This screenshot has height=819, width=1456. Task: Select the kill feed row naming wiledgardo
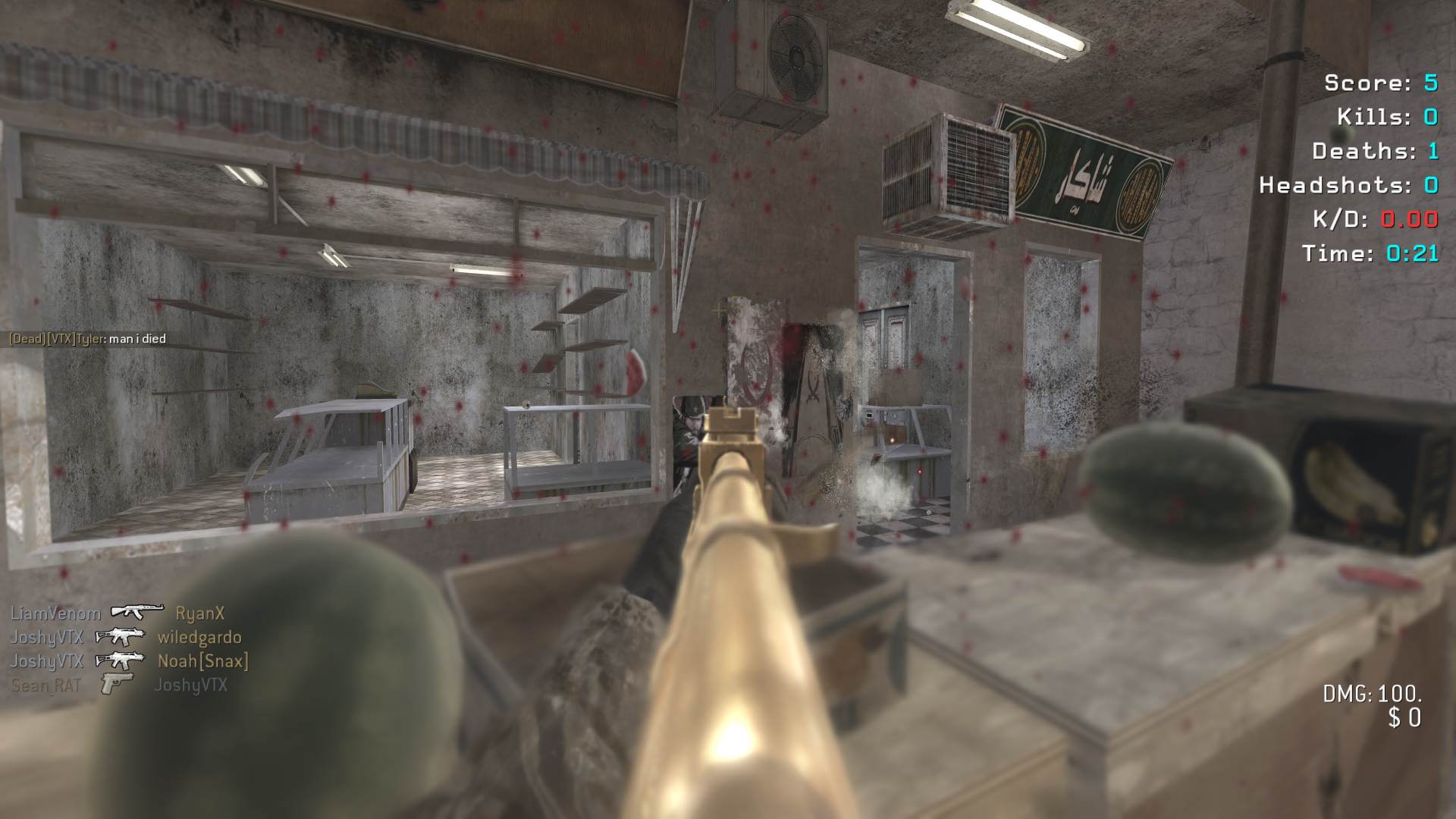(126, 637)
